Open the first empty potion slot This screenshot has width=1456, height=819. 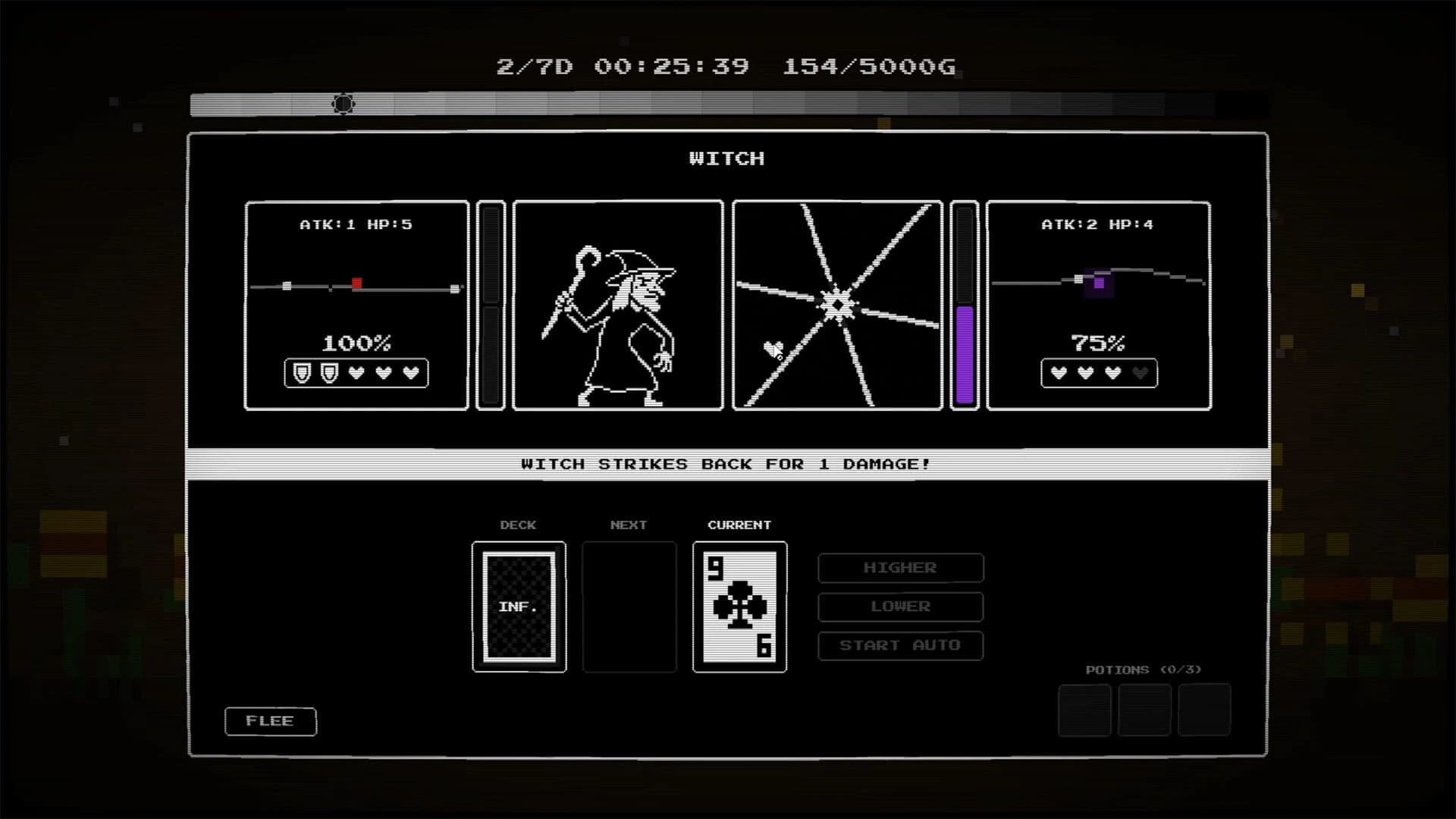point(1084,711)
